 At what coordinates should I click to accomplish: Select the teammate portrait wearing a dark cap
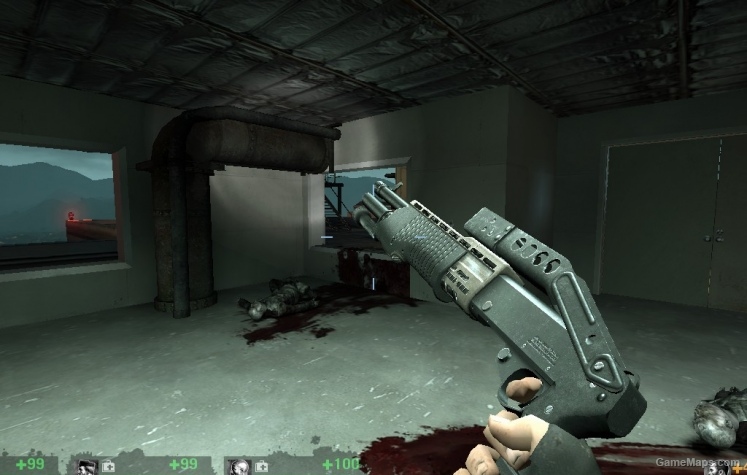87,466
